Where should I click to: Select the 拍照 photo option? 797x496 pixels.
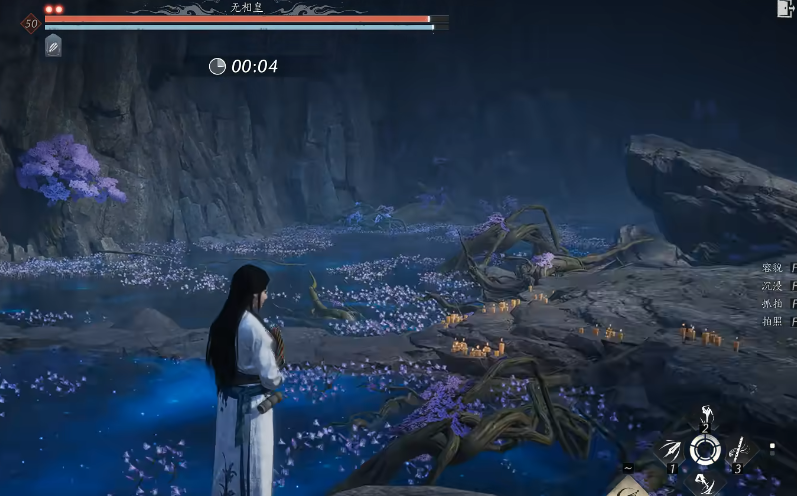point(775,322)
